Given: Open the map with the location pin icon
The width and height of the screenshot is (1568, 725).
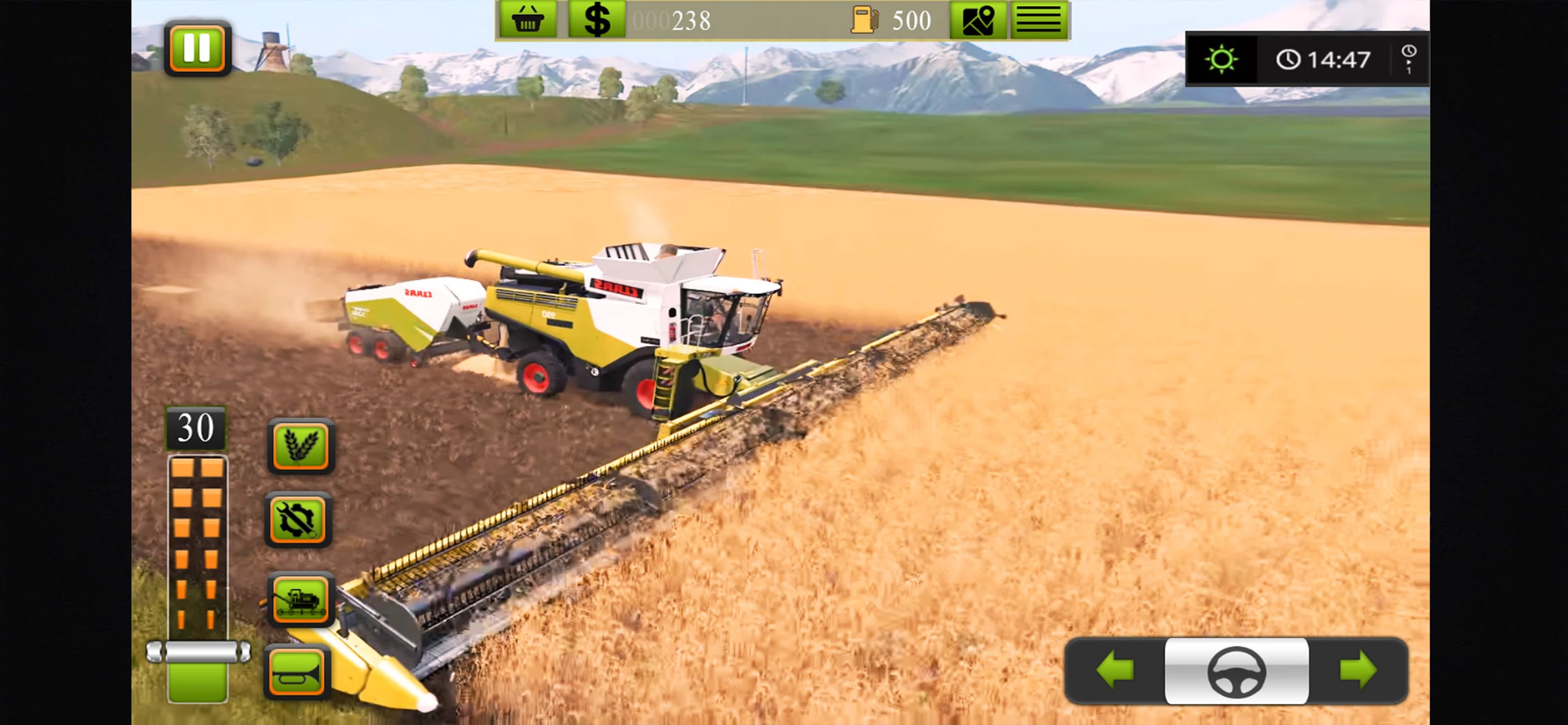Looking at the screenshot, I should [978, 20].
